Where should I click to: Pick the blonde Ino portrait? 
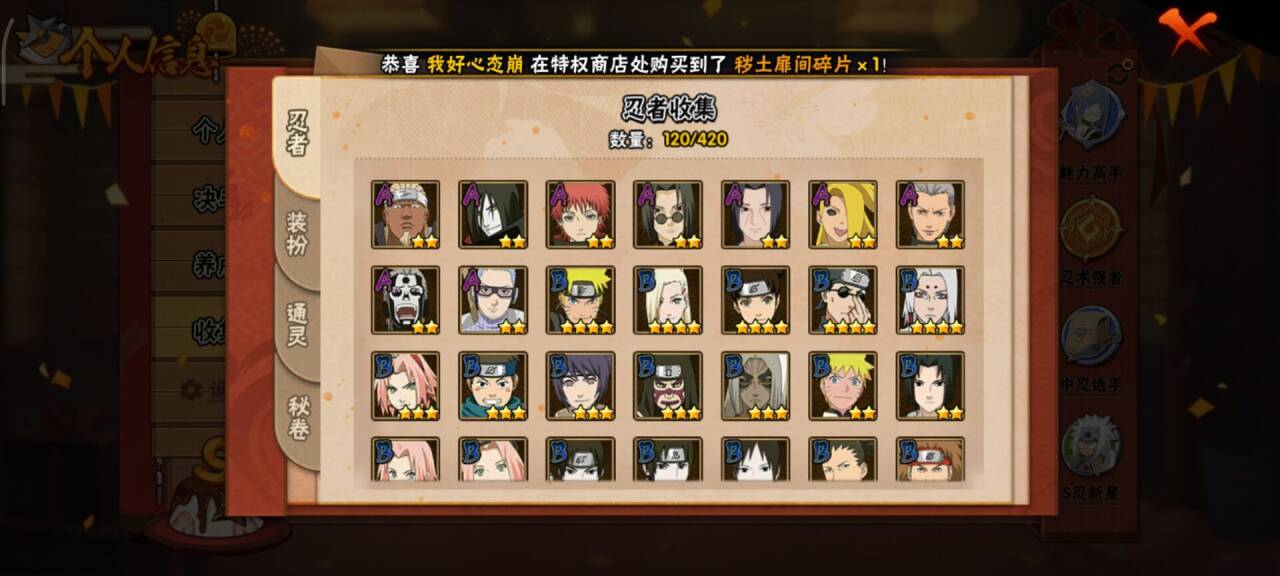pos(668,299)
